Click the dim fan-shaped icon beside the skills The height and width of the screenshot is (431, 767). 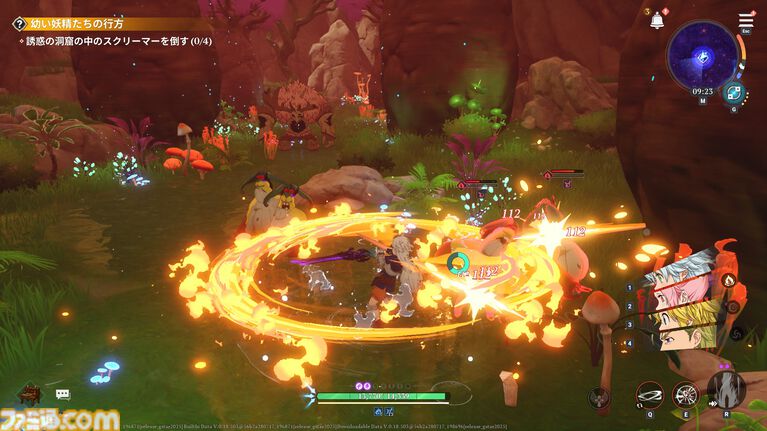[600, 397]
